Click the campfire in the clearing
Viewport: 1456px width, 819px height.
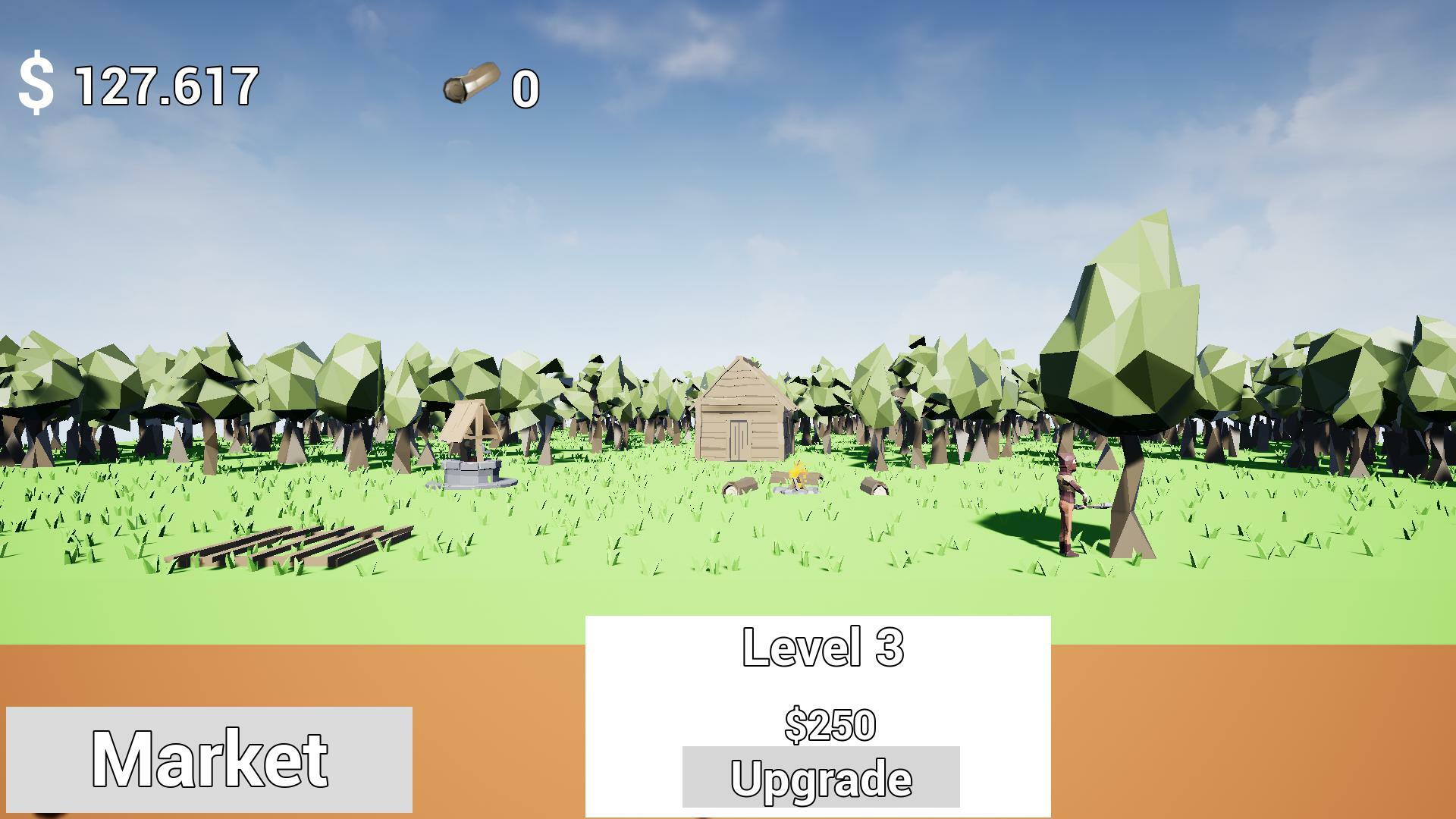point(796,482)
